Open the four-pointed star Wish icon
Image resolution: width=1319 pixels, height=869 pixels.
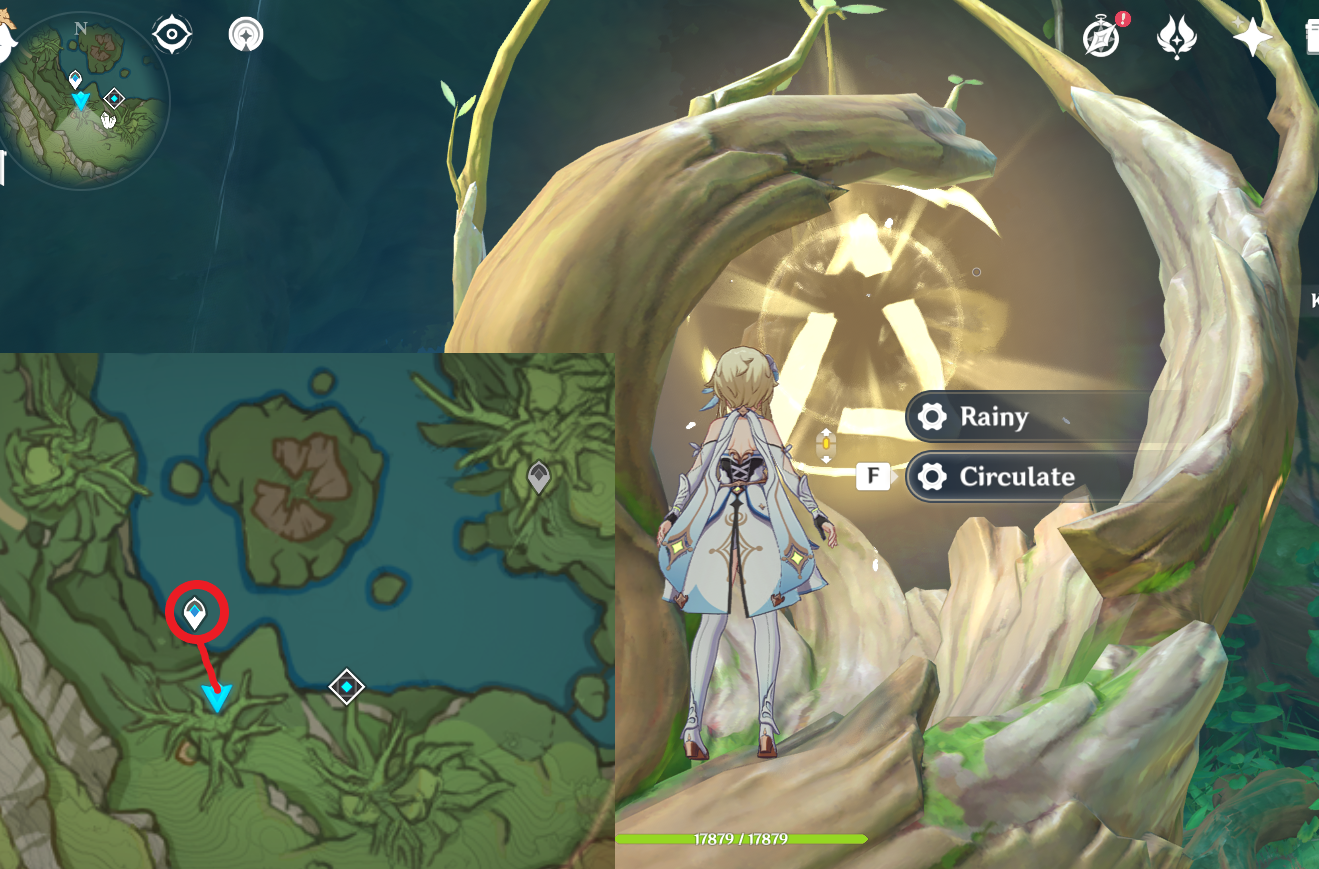tap(1251, 38)
